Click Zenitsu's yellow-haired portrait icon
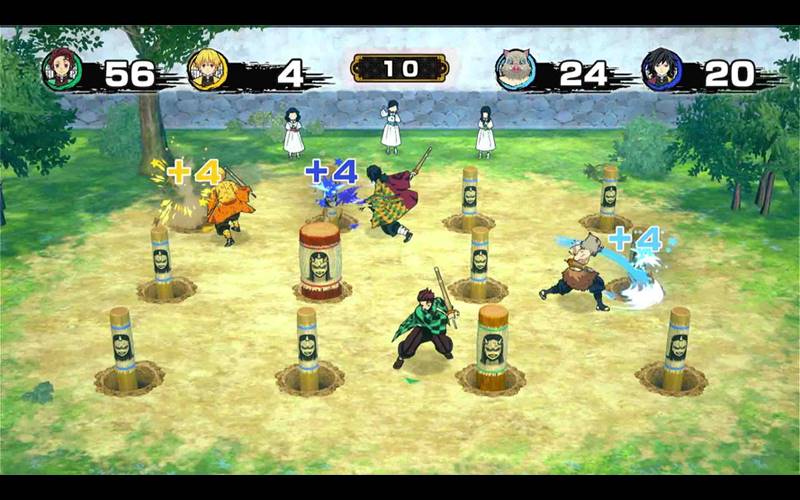Viewport: 800px width, 500px height. coord(208,70)
